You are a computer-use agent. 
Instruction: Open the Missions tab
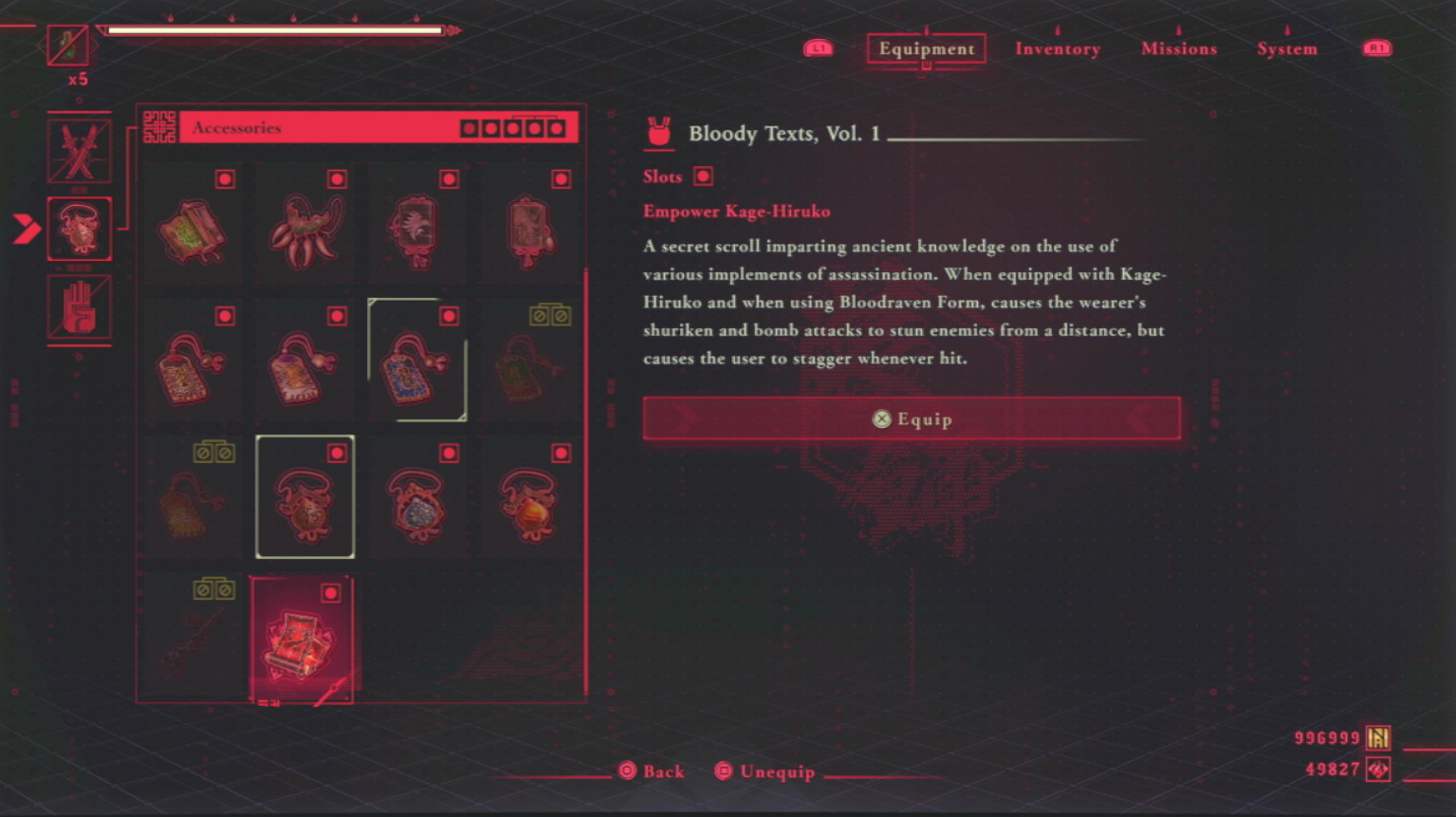pos(1178,48)
